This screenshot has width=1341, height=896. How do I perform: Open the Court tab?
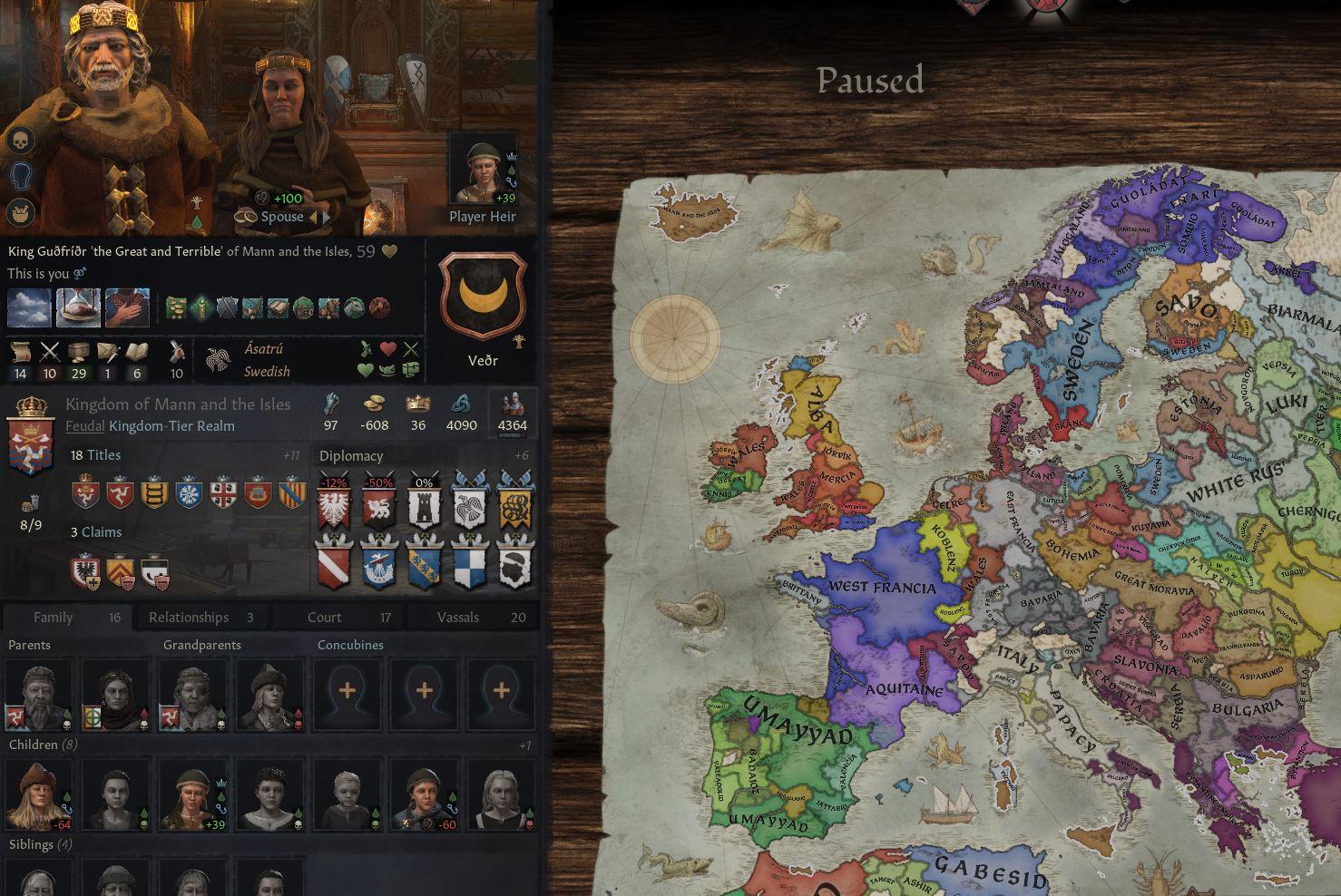(324, 617)
